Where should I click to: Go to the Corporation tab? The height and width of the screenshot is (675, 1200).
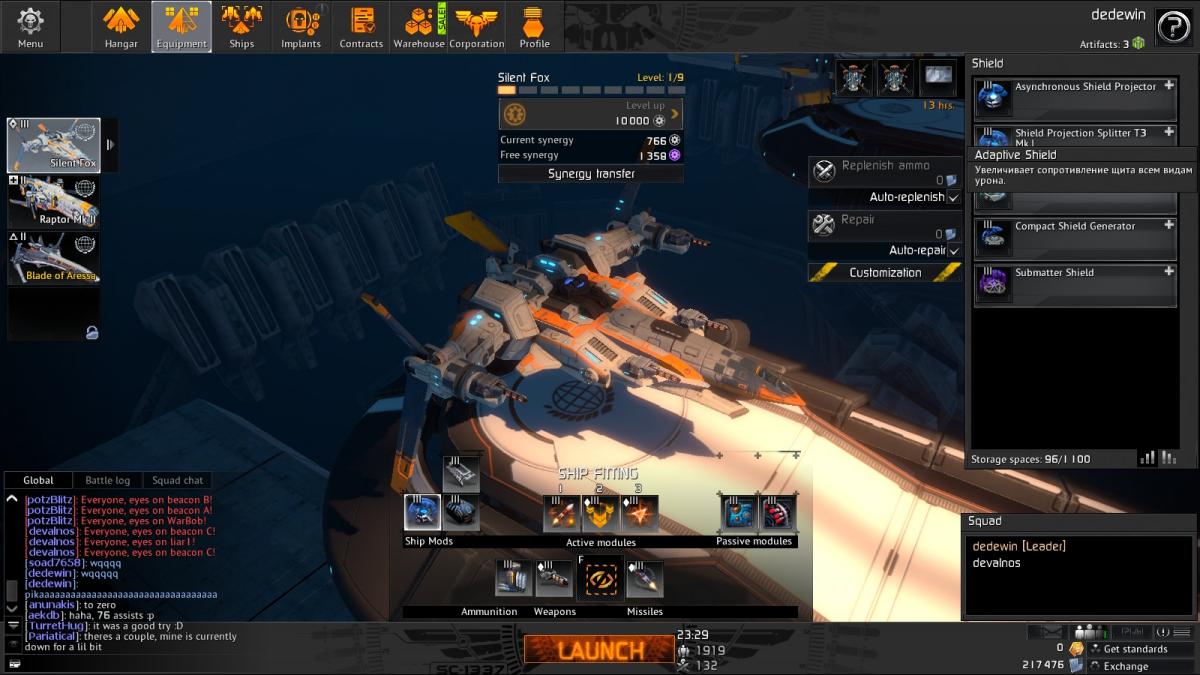click(x=477, y=27)
